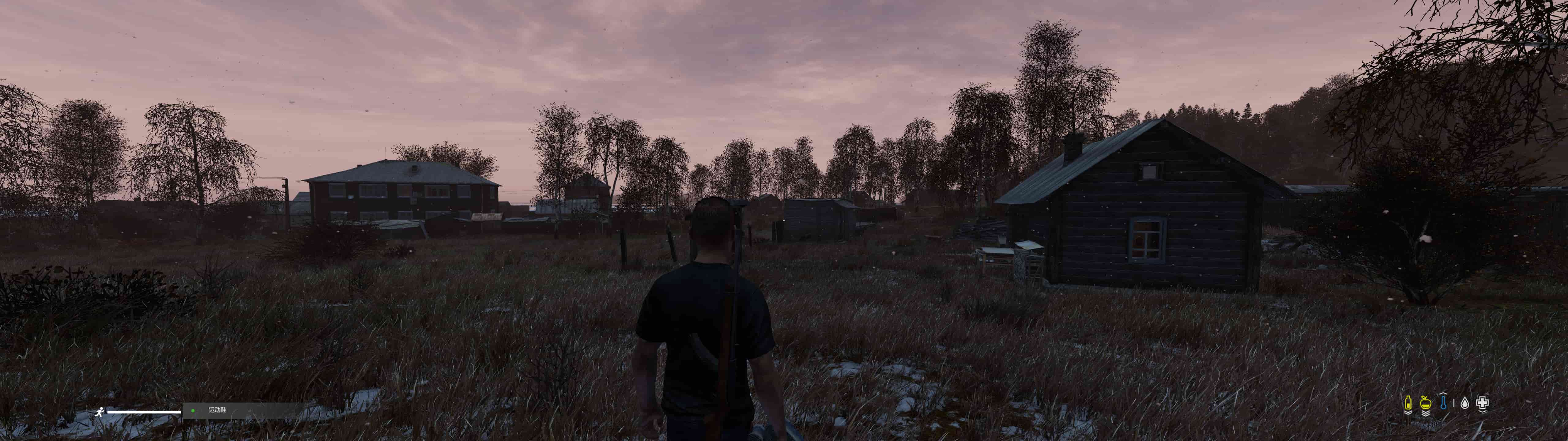Click the blue thermometer temperature icon

(1443, 403)
